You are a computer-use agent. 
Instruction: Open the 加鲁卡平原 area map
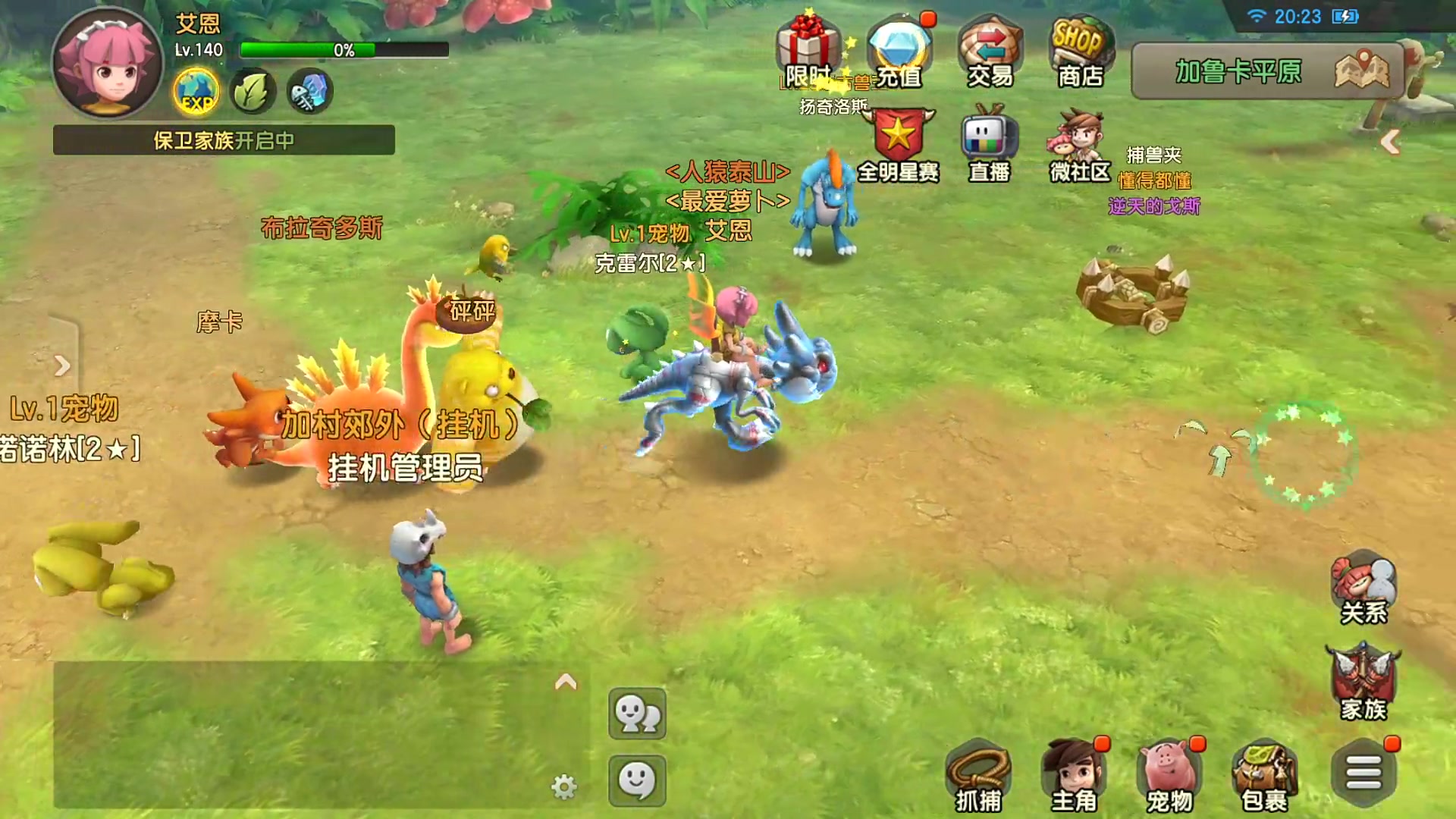coord(1266,71)
